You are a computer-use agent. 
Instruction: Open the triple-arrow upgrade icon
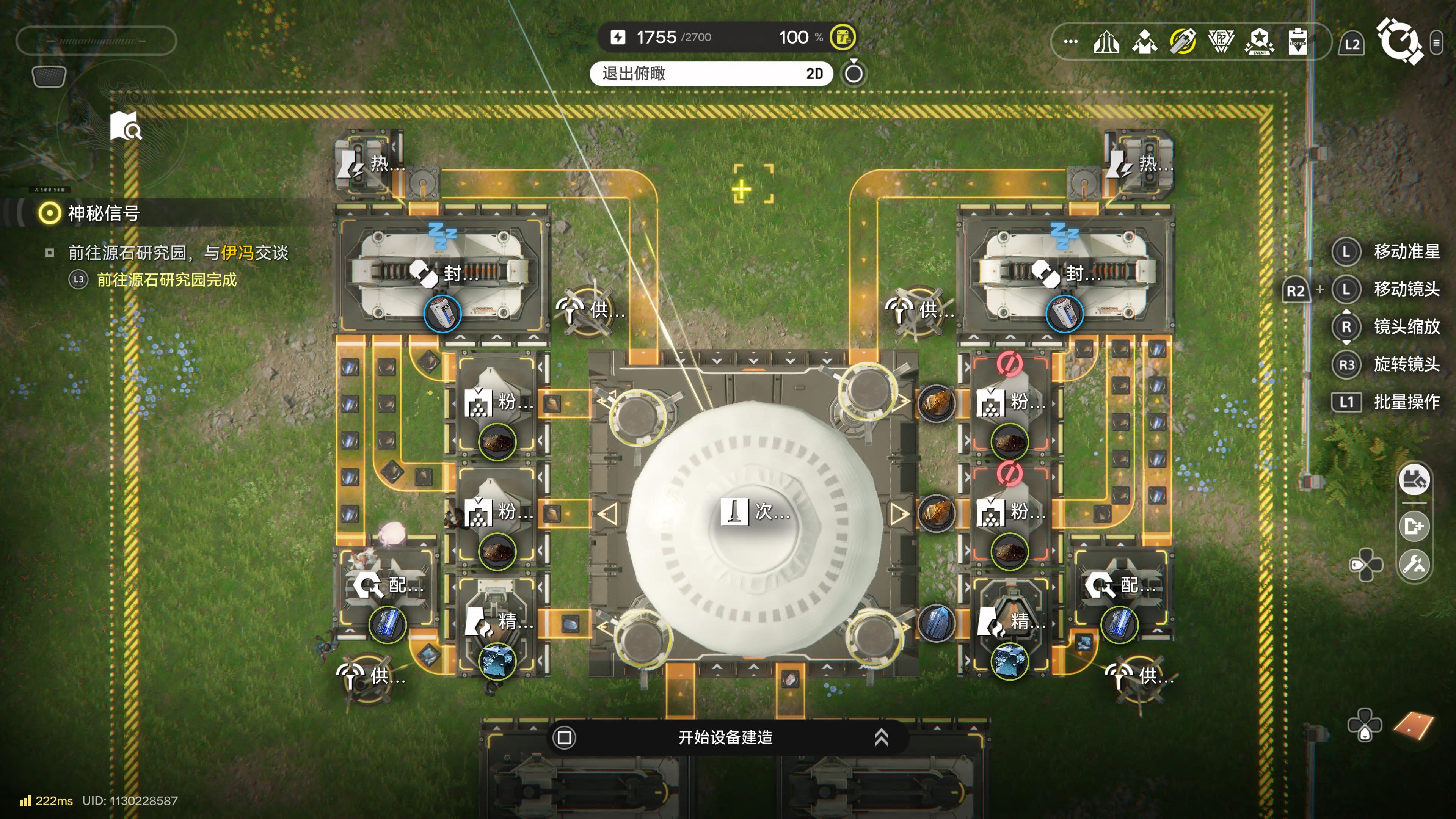coord(1106,42)
